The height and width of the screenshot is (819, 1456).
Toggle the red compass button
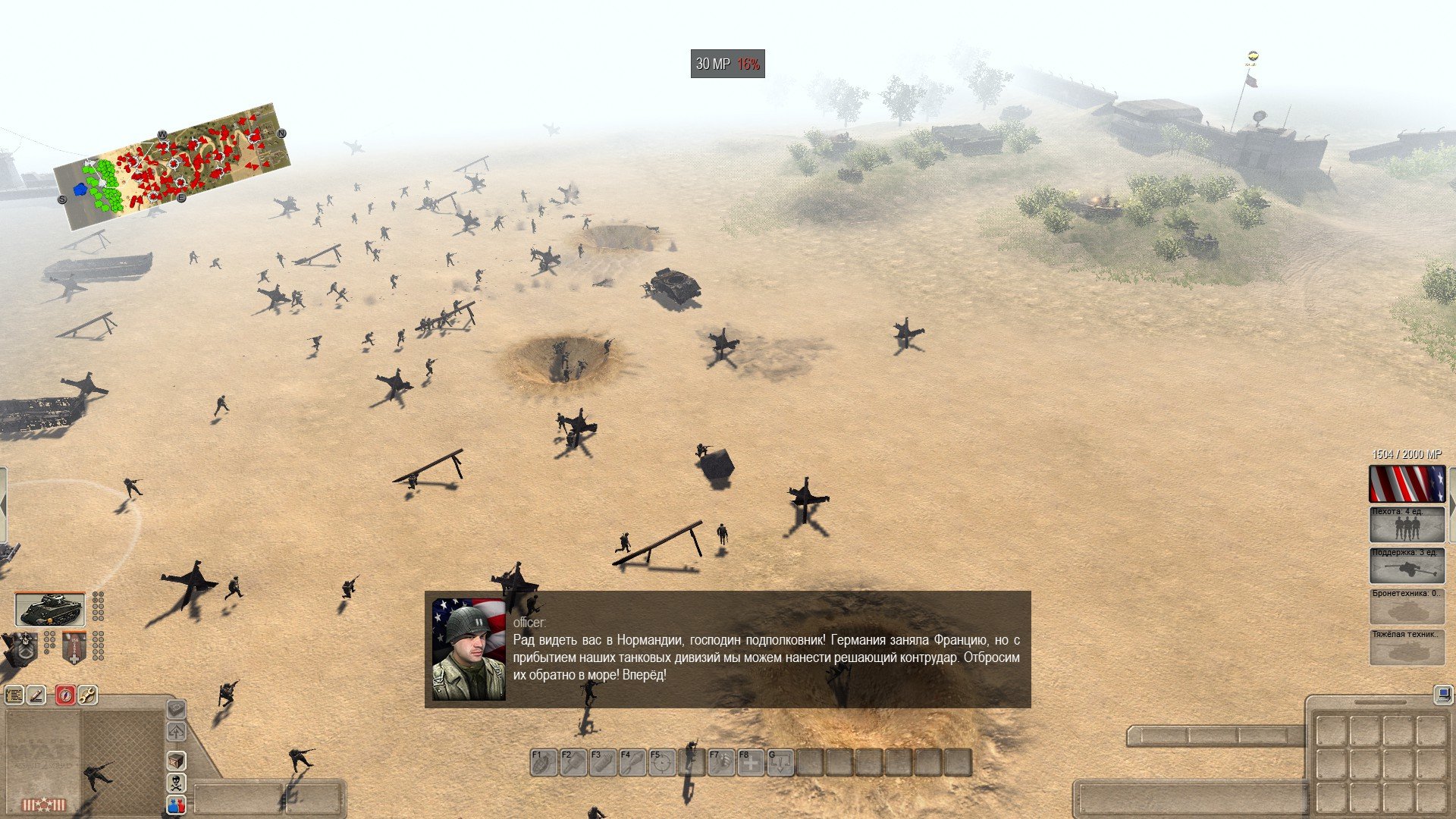tap(65, 695)
